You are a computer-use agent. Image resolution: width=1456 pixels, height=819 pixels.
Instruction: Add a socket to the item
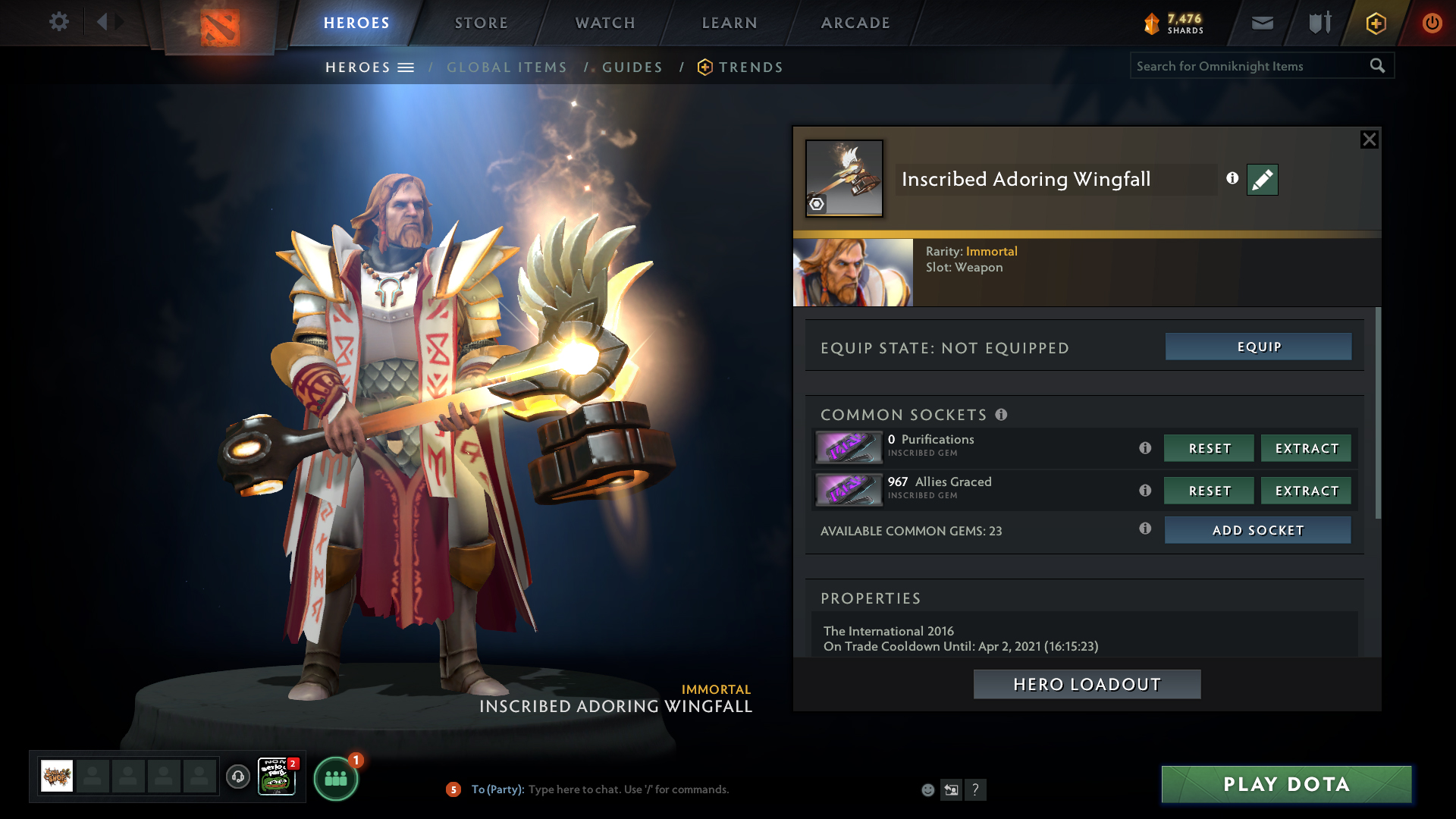[x=1257, y=530]
